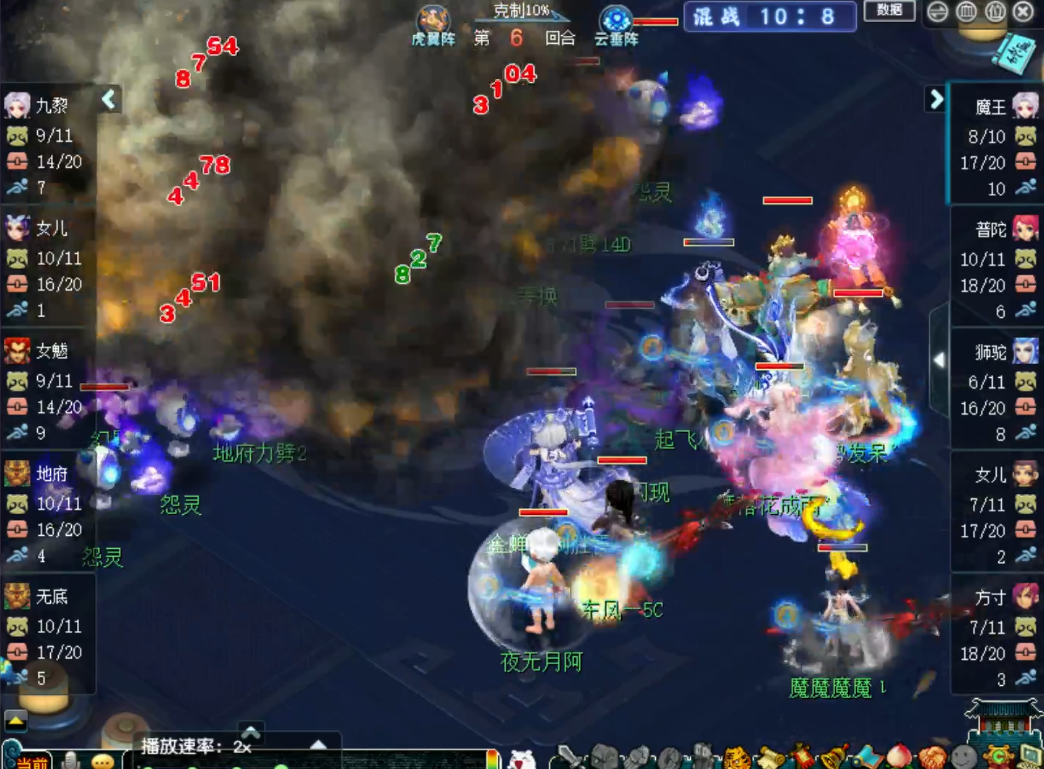Toggle the microphone voice chat button
This screenshot has width=1044, height=769.
click(70, 761)
